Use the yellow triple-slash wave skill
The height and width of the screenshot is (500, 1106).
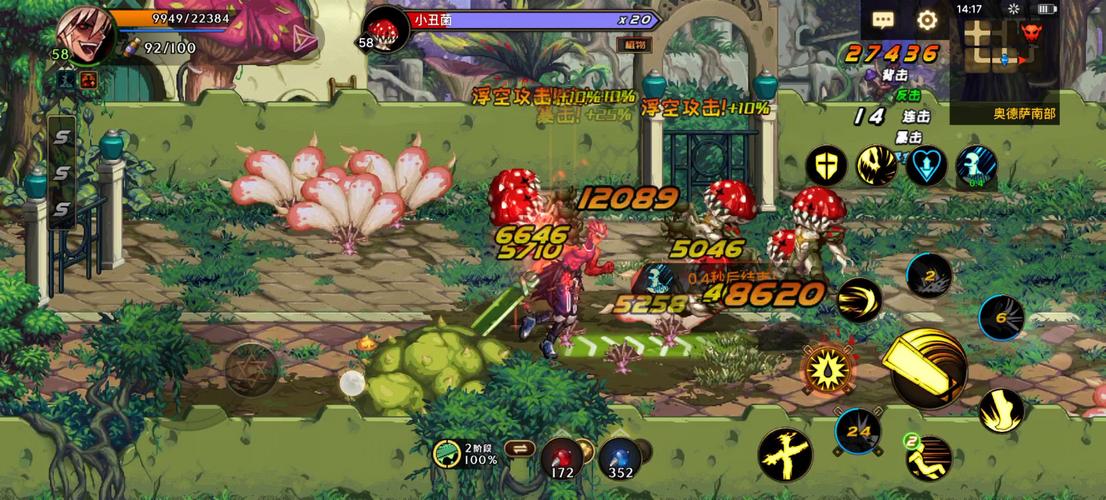(857, 299)
